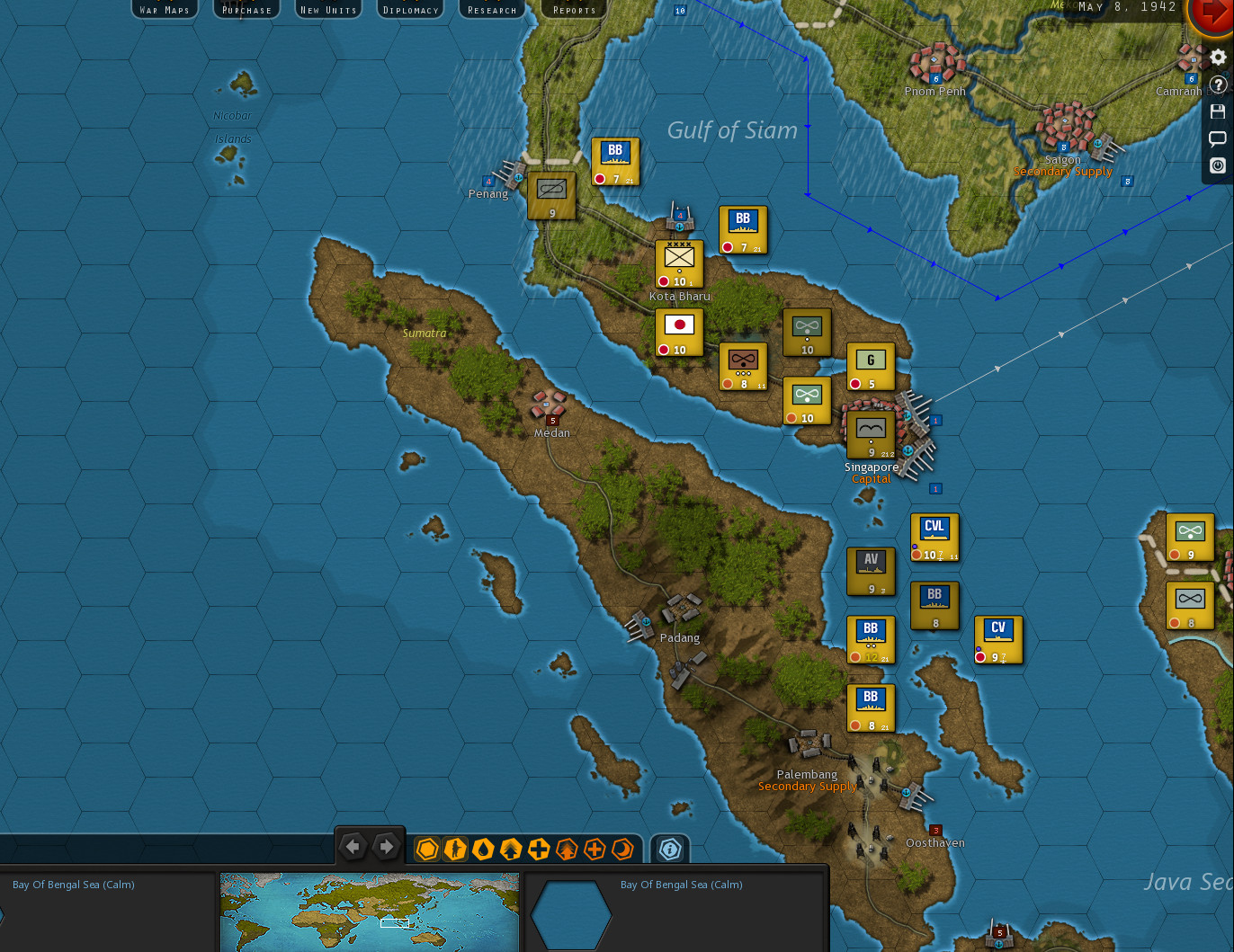Click the water drop overlay hex icon
This screenshot has height=952, width=1234.
tap(482, 849)
